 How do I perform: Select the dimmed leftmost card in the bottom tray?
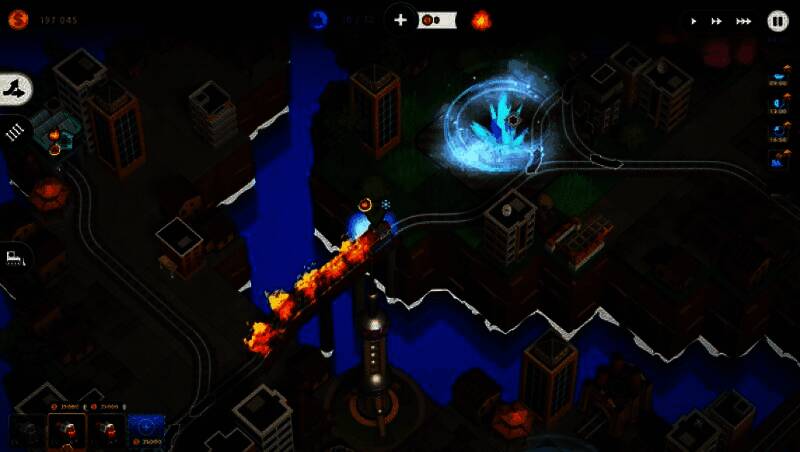pos(25,432)
